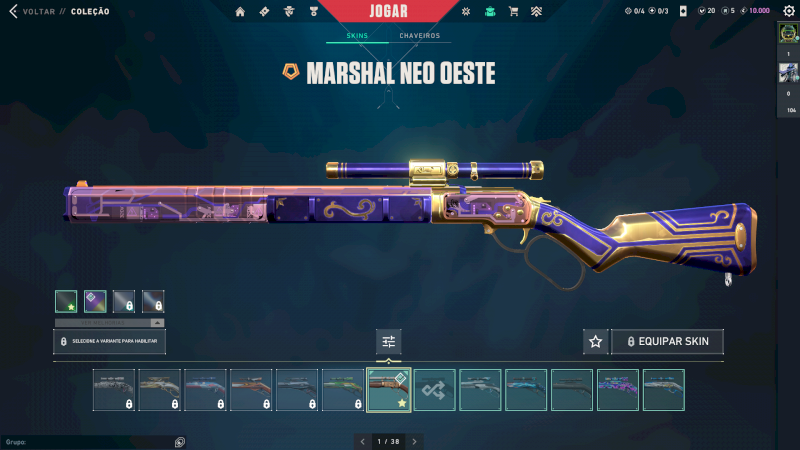The width and height of the screenshot is (800, 450).
Task: Open the filter sliders button
Action: pos(389,342)
